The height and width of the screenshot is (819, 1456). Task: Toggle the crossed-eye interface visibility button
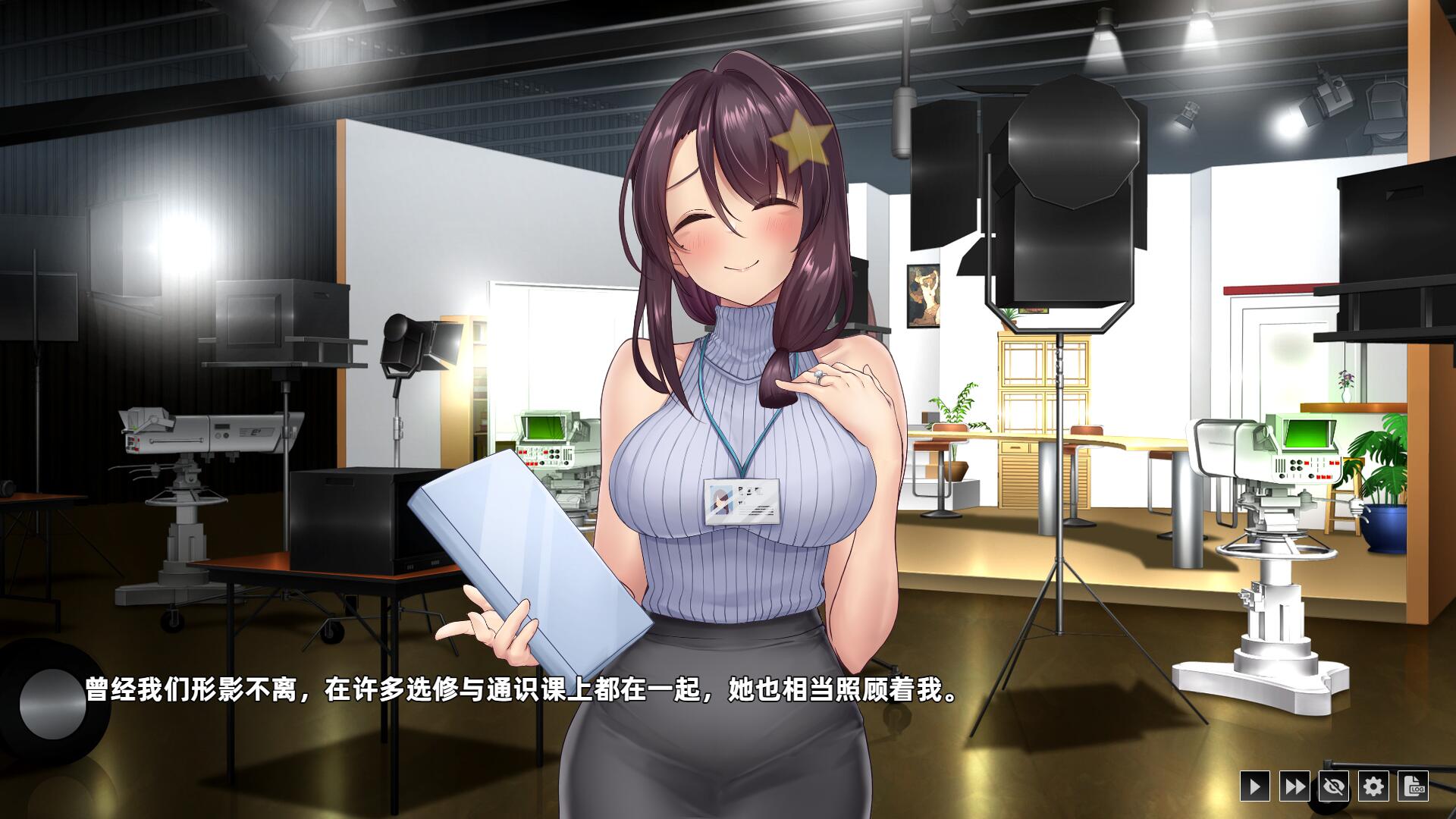pos(1332,787)
